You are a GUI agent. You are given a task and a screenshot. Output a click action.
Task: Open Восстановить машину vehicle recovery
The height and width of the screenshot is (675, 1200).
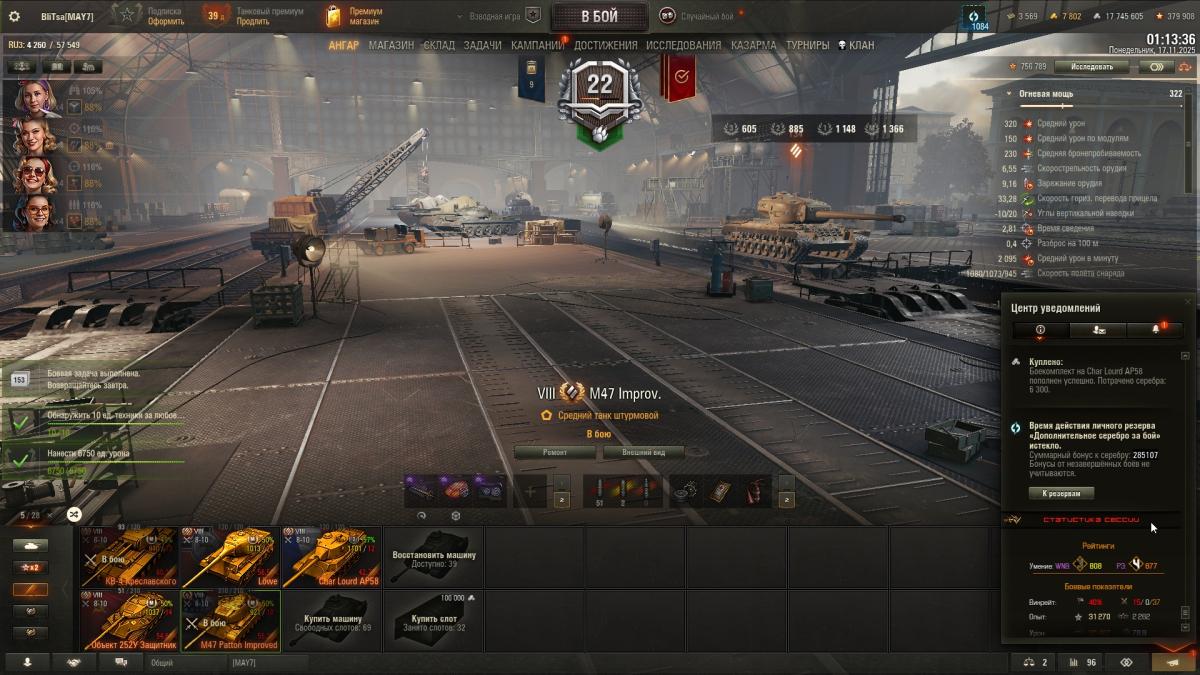pos(433,557)
